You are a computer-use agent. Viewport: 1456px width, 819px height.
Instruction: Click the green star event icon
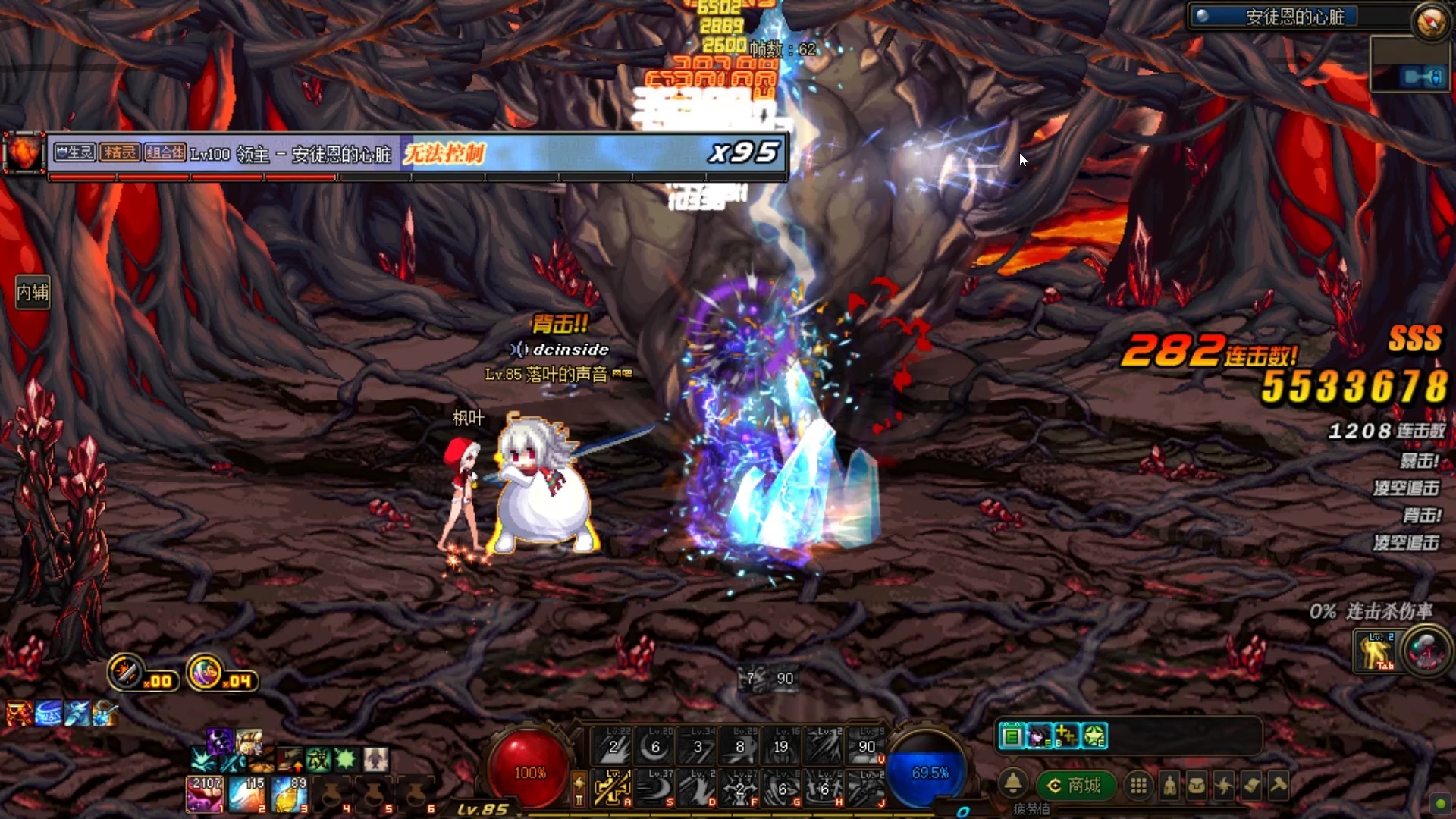(x=1094, y=736)
